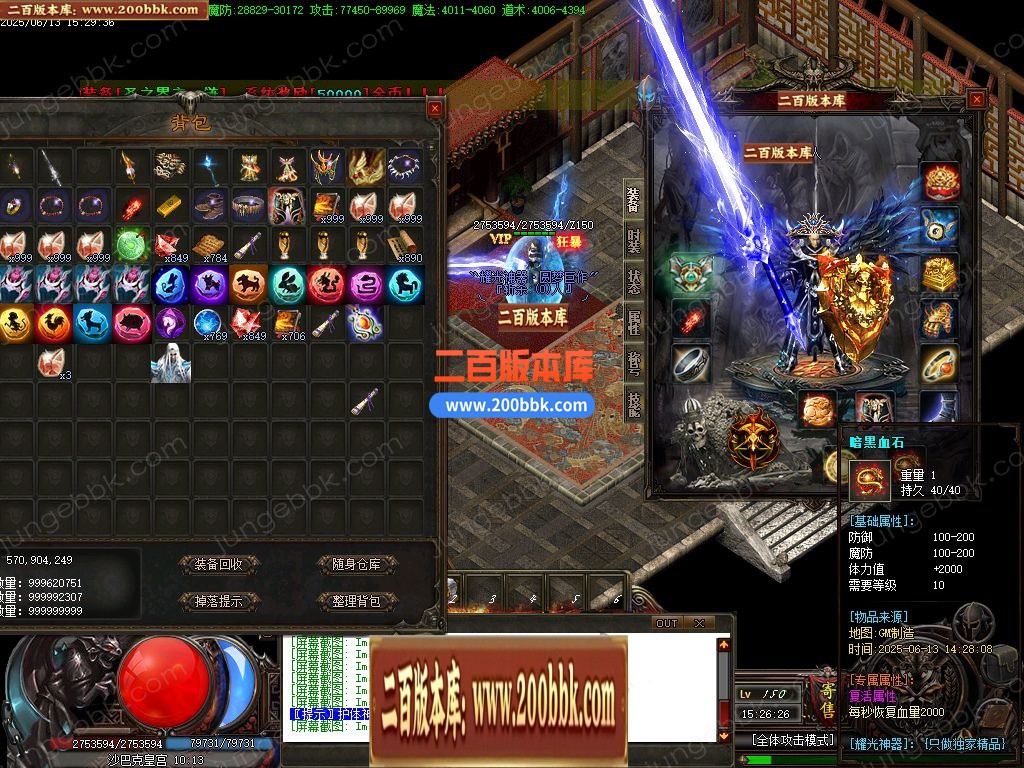Image resolution: width=1024 pixels, height=768 pixels.
Task: Switch to the 称号 title tab
Action: [633, 362]
